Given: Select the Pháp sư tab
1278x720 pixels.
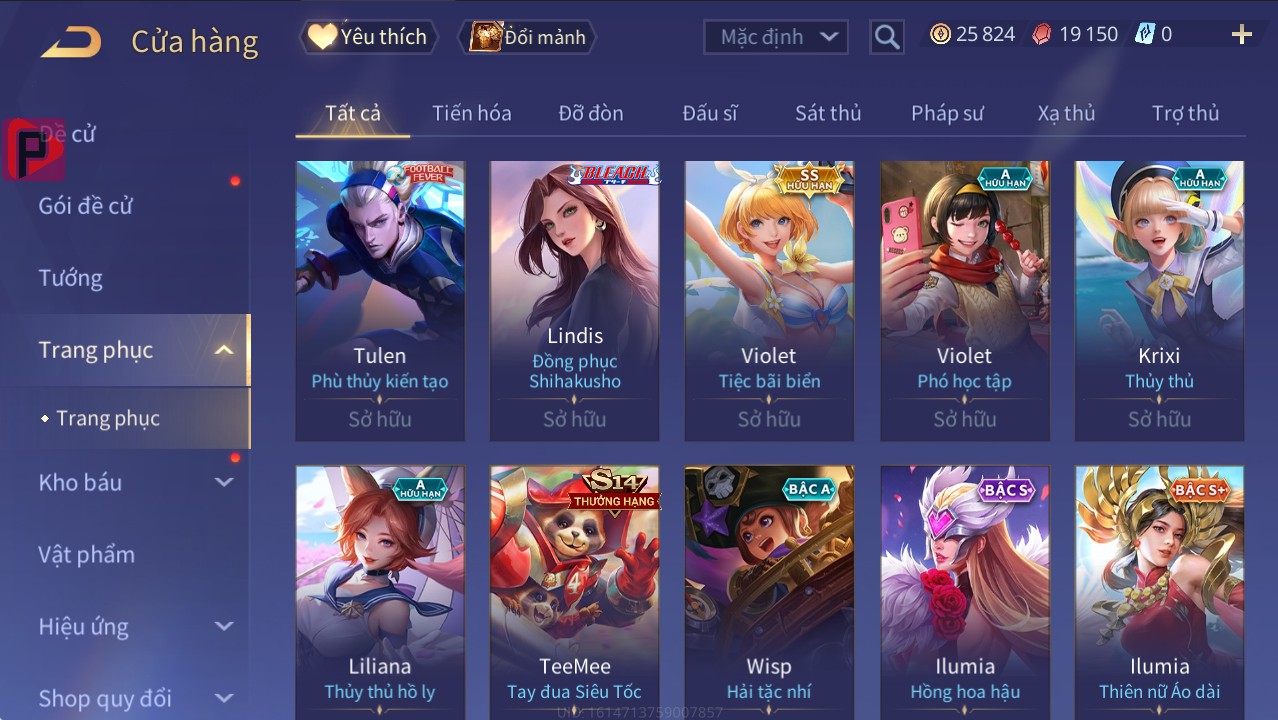Looking at the screenshot, I should point(947,113).
